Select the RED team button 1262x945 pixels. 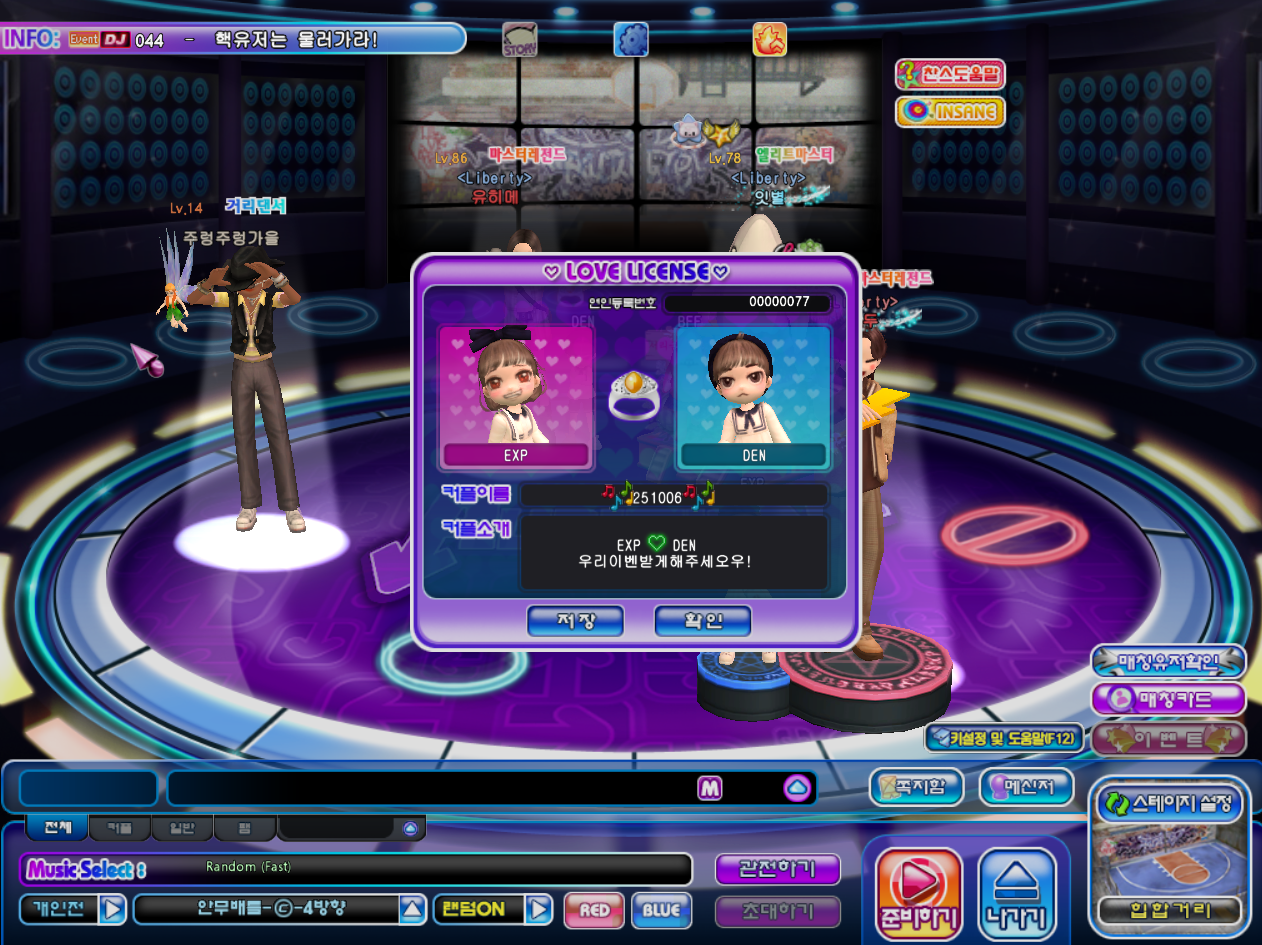pos(594,910)
